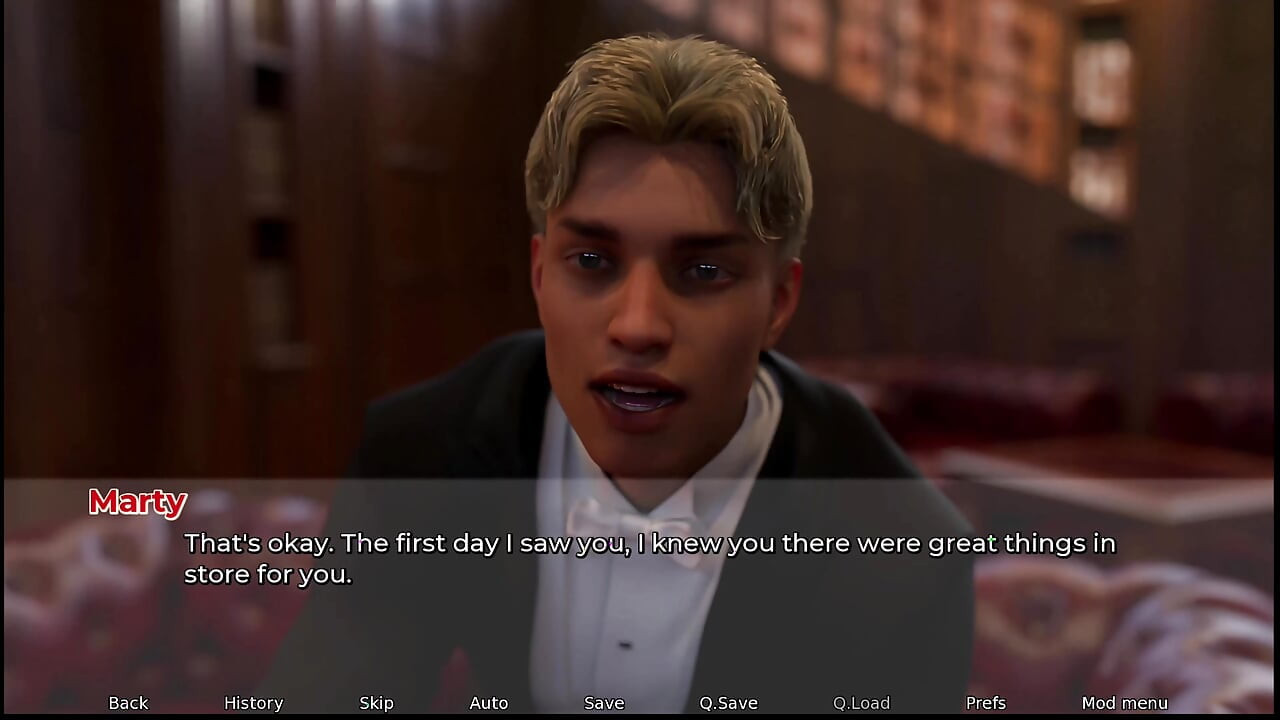Image resolution: width=1280 pixels, height=720 pixels.
Task: Activate Skip to fast-forward dialogue
Action: (376, 703)
